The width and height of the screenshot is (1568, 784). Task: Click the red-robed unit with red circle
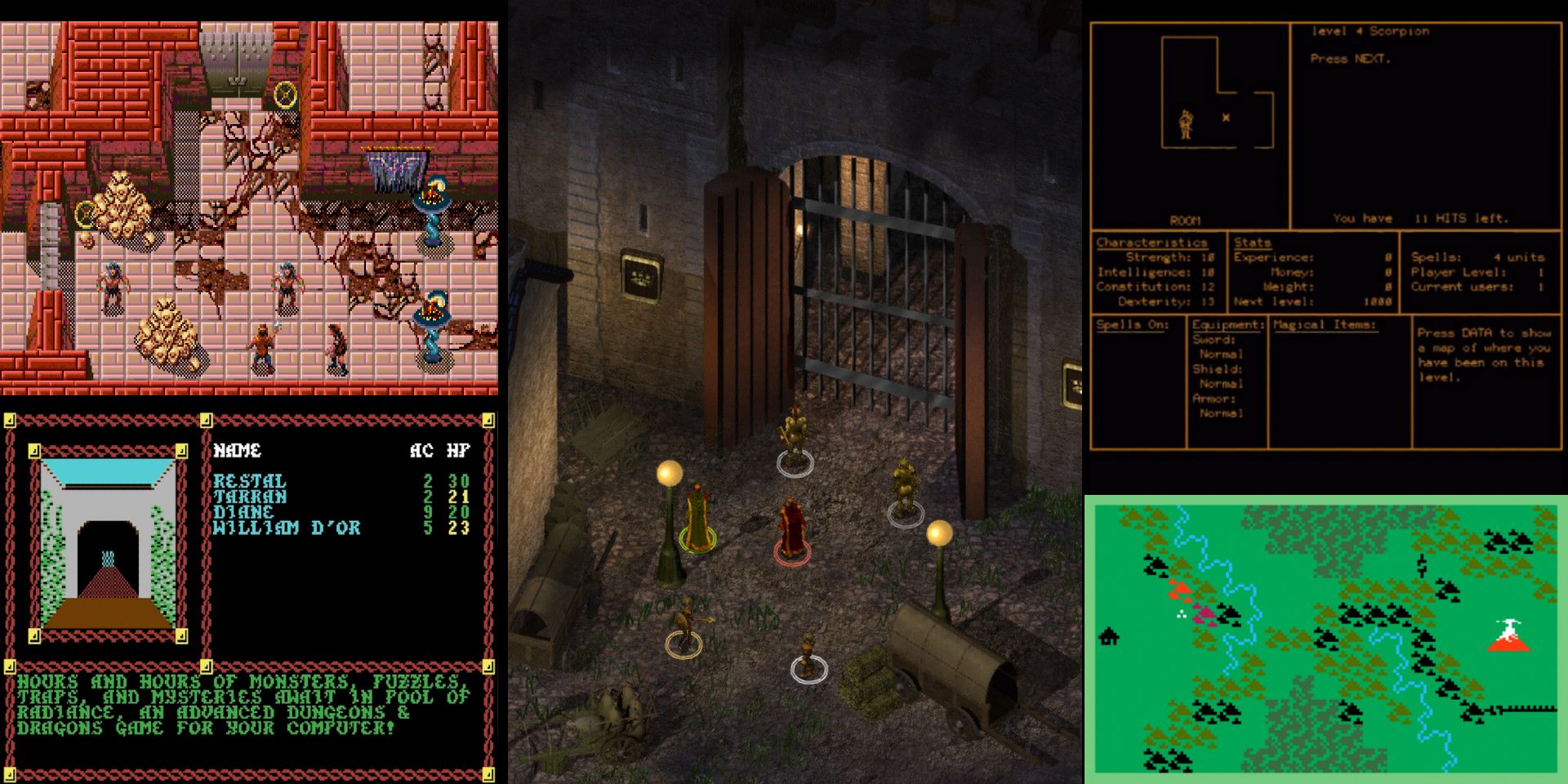tap(791, 529)
